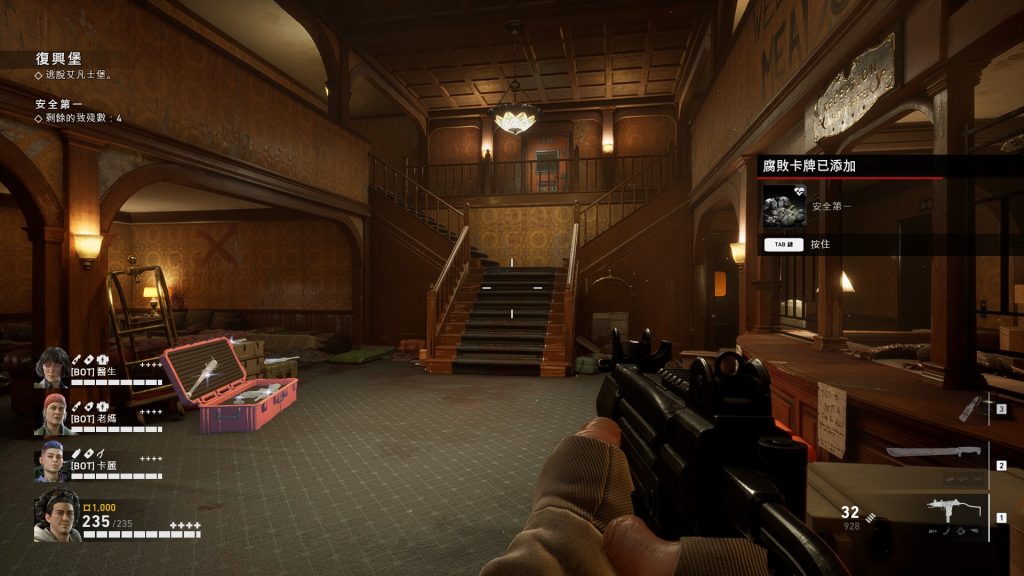Viewport: 1024px width, 576px height.
Task: Select the 安全第一 secondary objective entry
Action: (x=58, y=103)
